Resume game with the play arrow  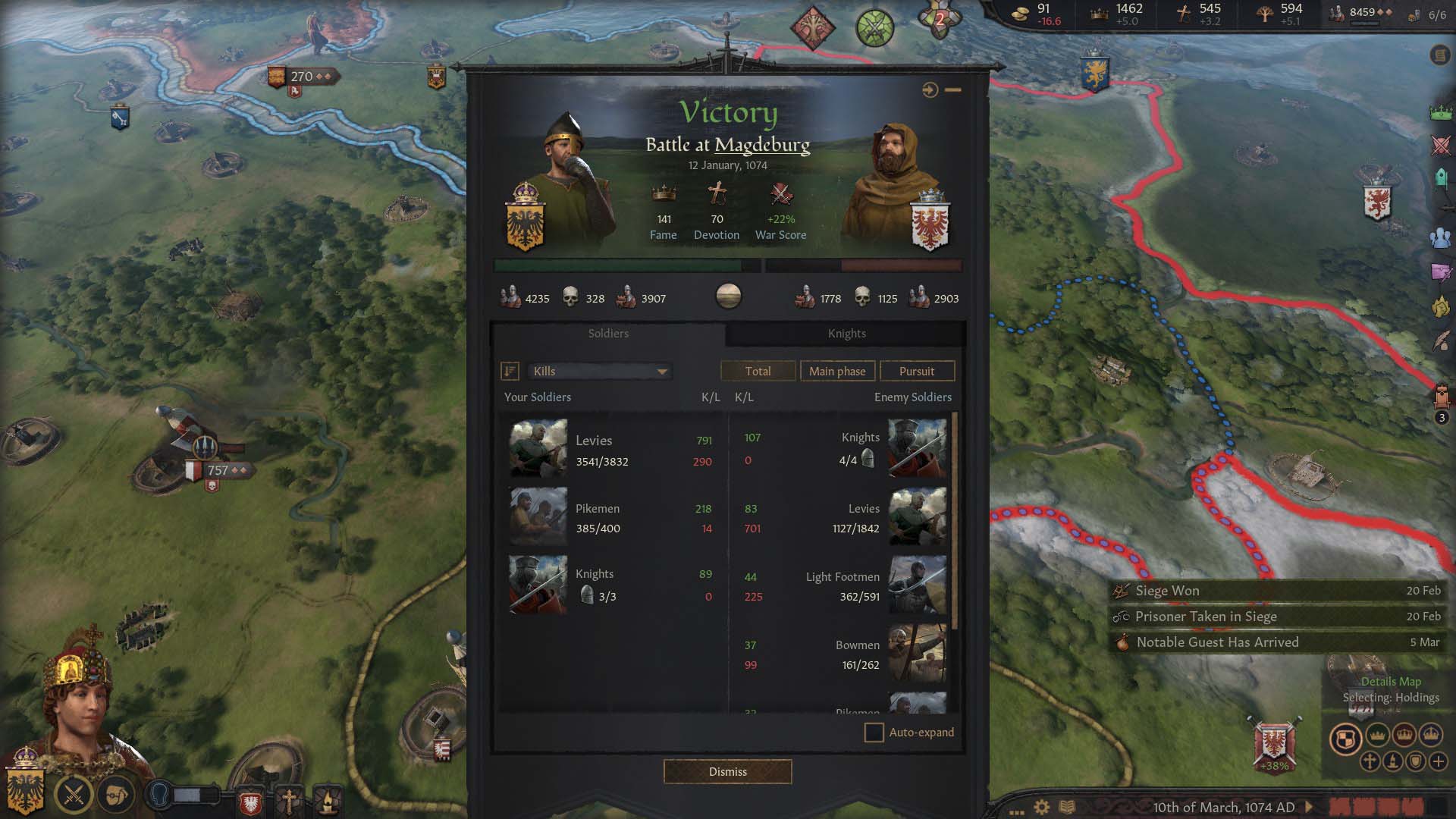tap(1309, 808)
